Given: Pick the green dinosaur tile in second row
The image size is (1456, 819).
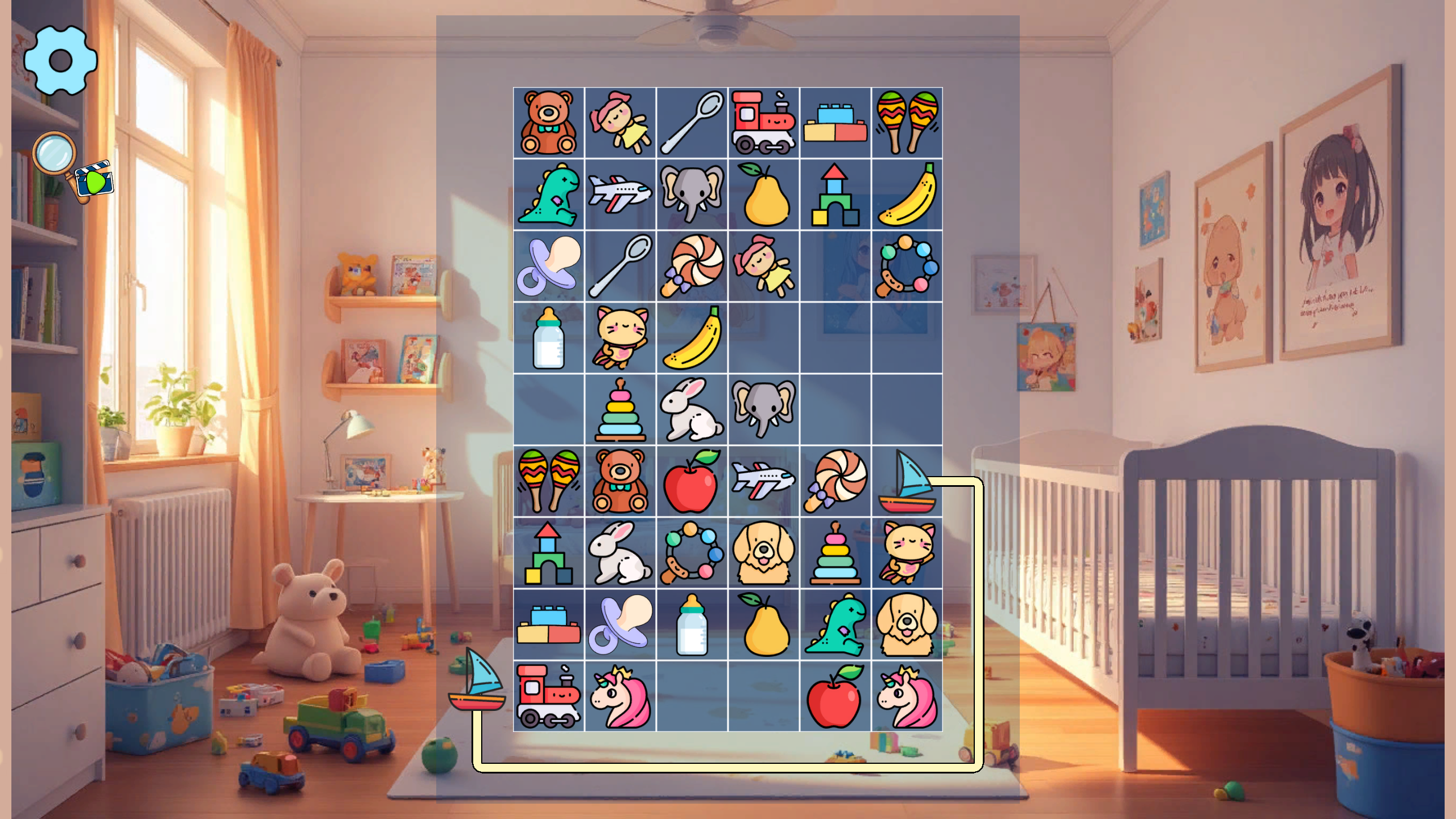Looking at the screenshot, I should click(x=548, y=193).
